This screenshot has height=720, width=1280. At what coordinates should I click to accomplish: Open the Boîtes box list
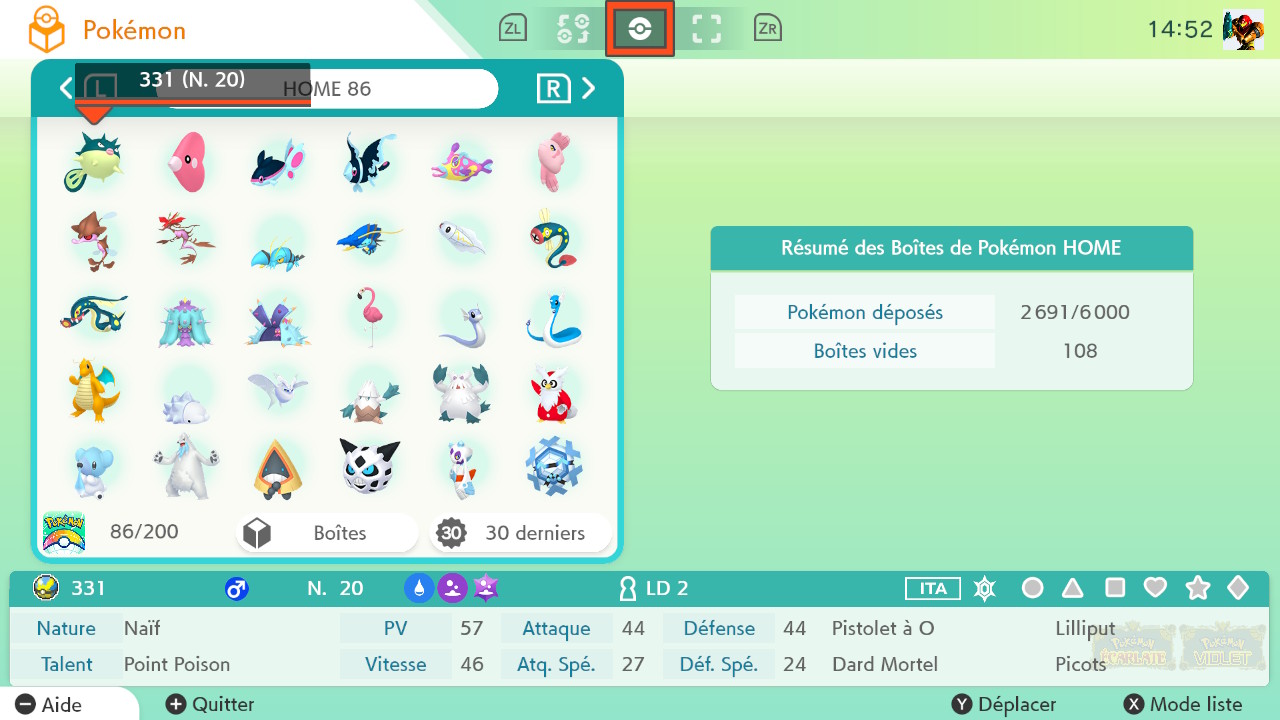click(327, 533)
